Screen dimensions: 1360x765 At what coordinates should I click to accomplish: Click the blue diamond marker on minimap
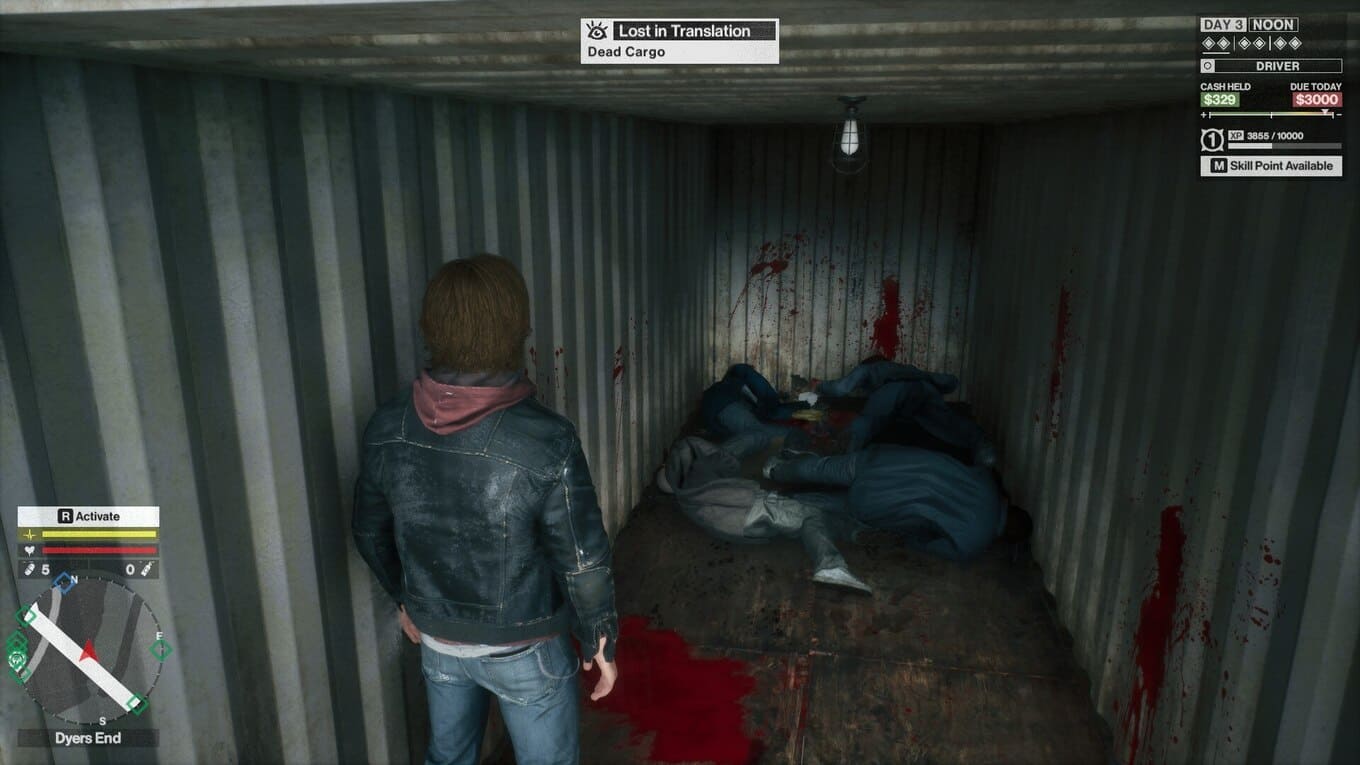[x=63, y=581]
